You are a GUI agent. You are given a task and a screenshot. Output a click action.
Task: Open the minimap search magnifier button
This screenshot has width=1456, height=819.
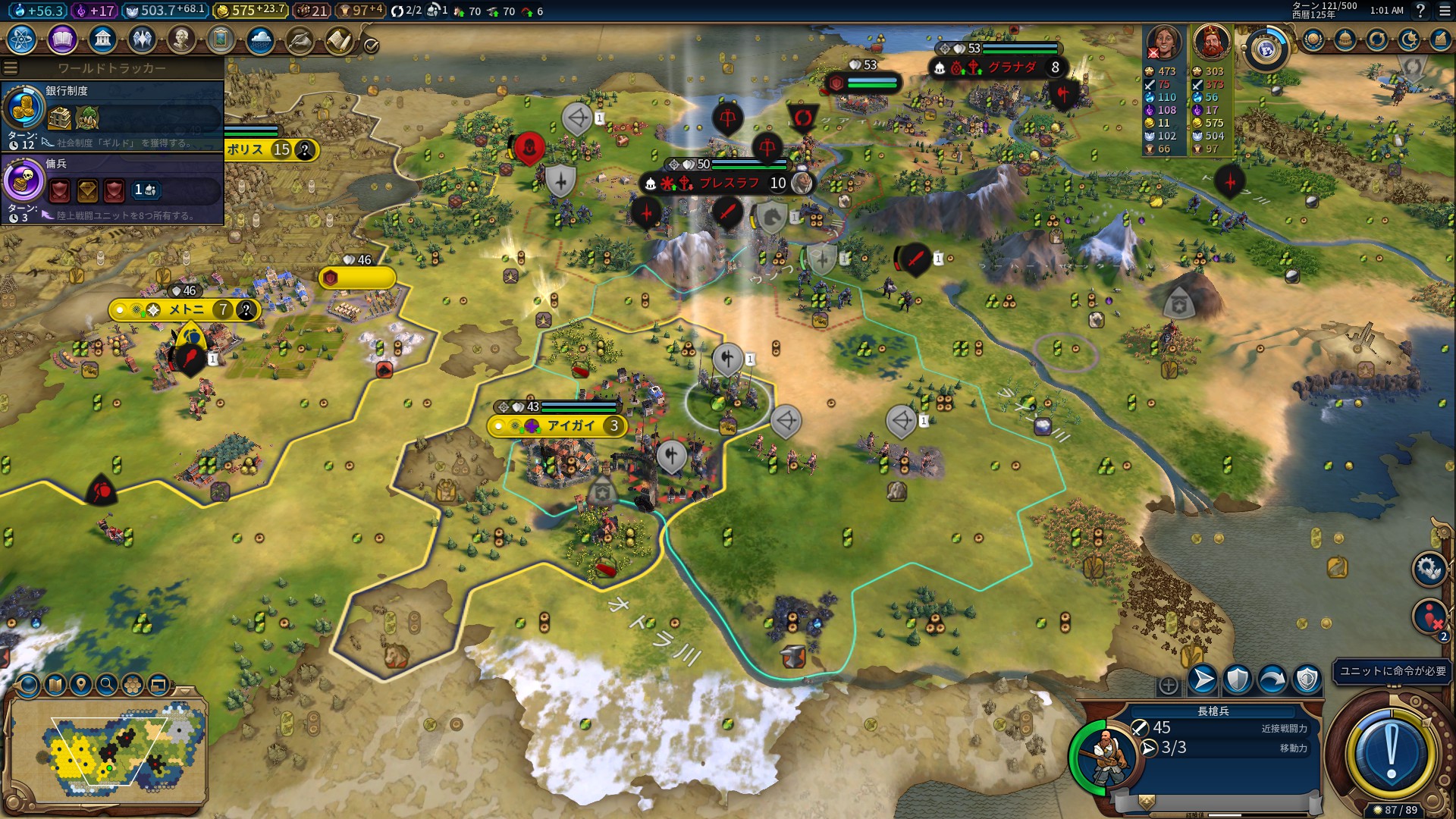point(107,685)
